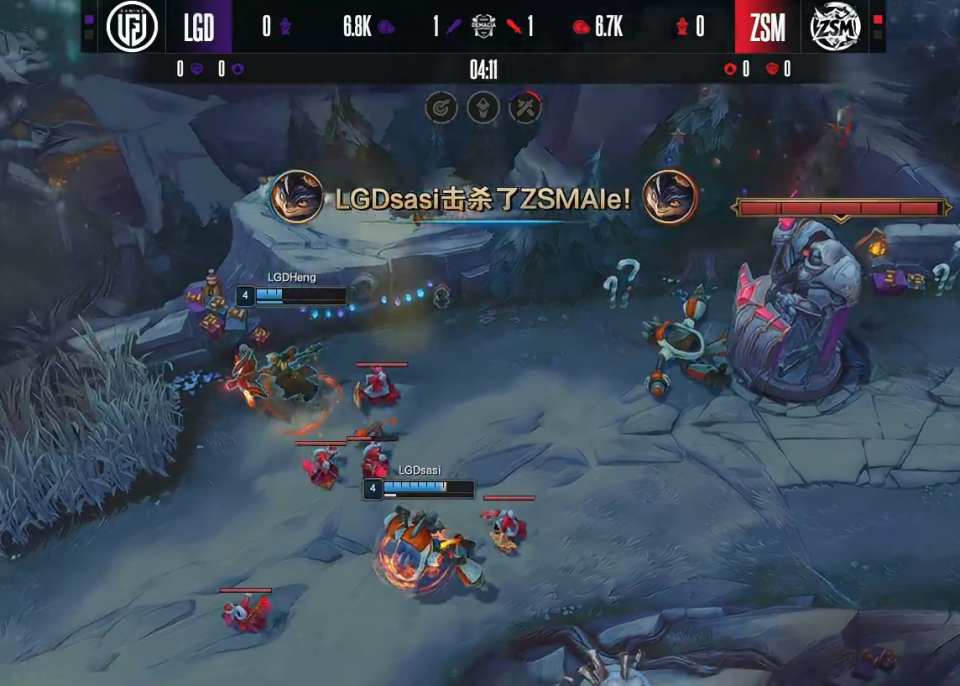Viewport: 960px width, 686px height.
Task: Select the red ZSM team name panel
Action: 767,27
